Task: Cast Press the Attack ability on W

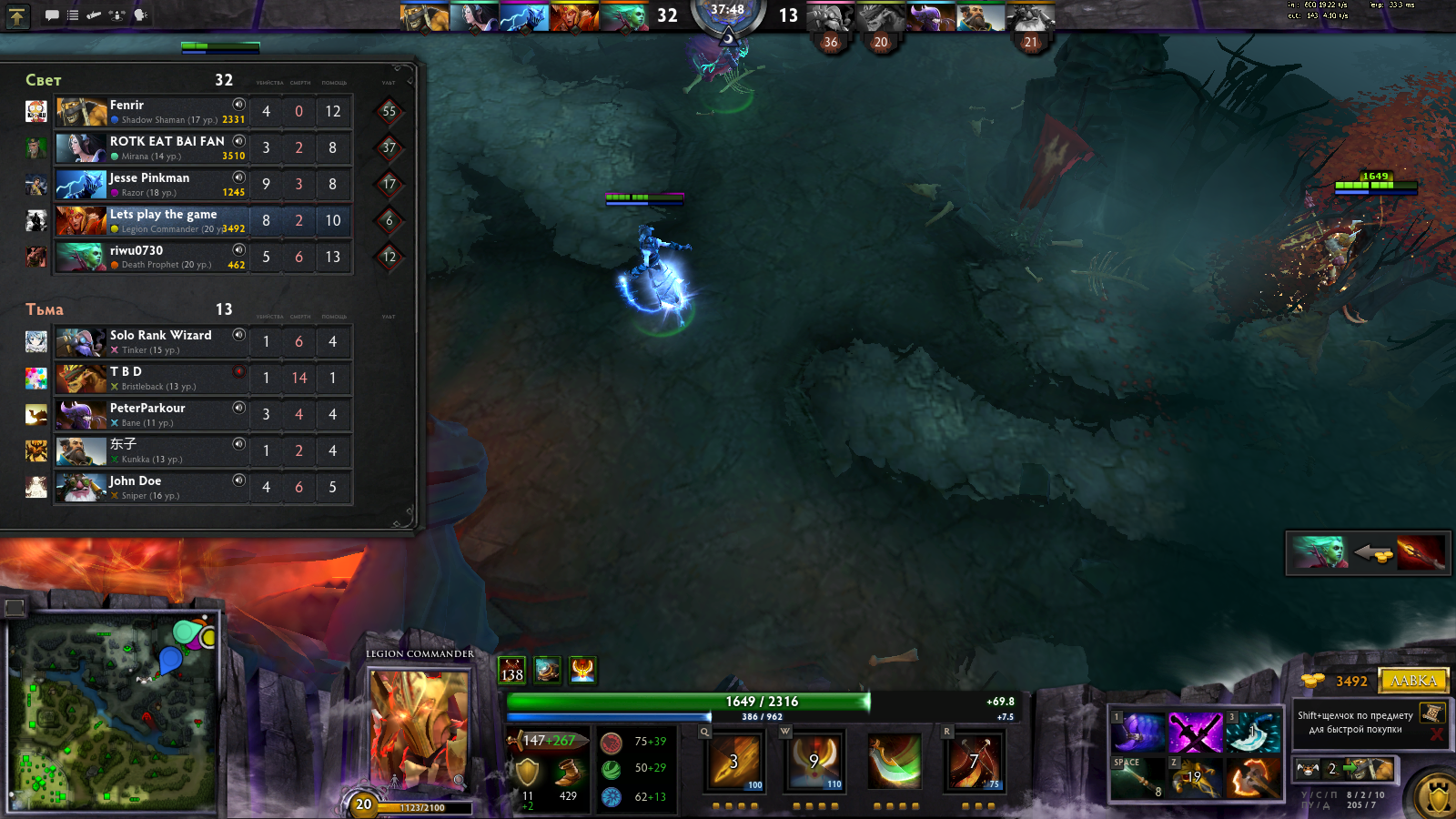Action: (814, 761)
